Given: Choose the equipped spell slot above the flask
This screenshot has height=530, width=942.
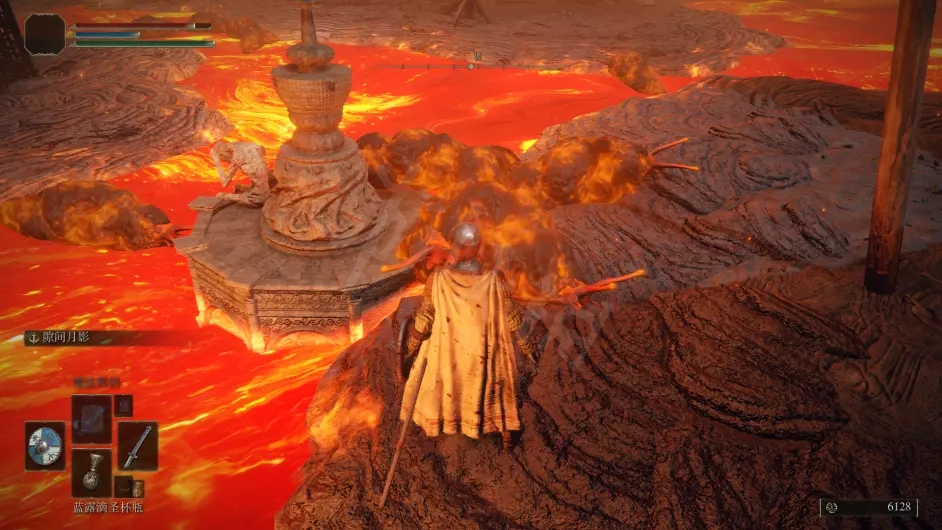Looking at the screenshot, I should tap(91, 418).
